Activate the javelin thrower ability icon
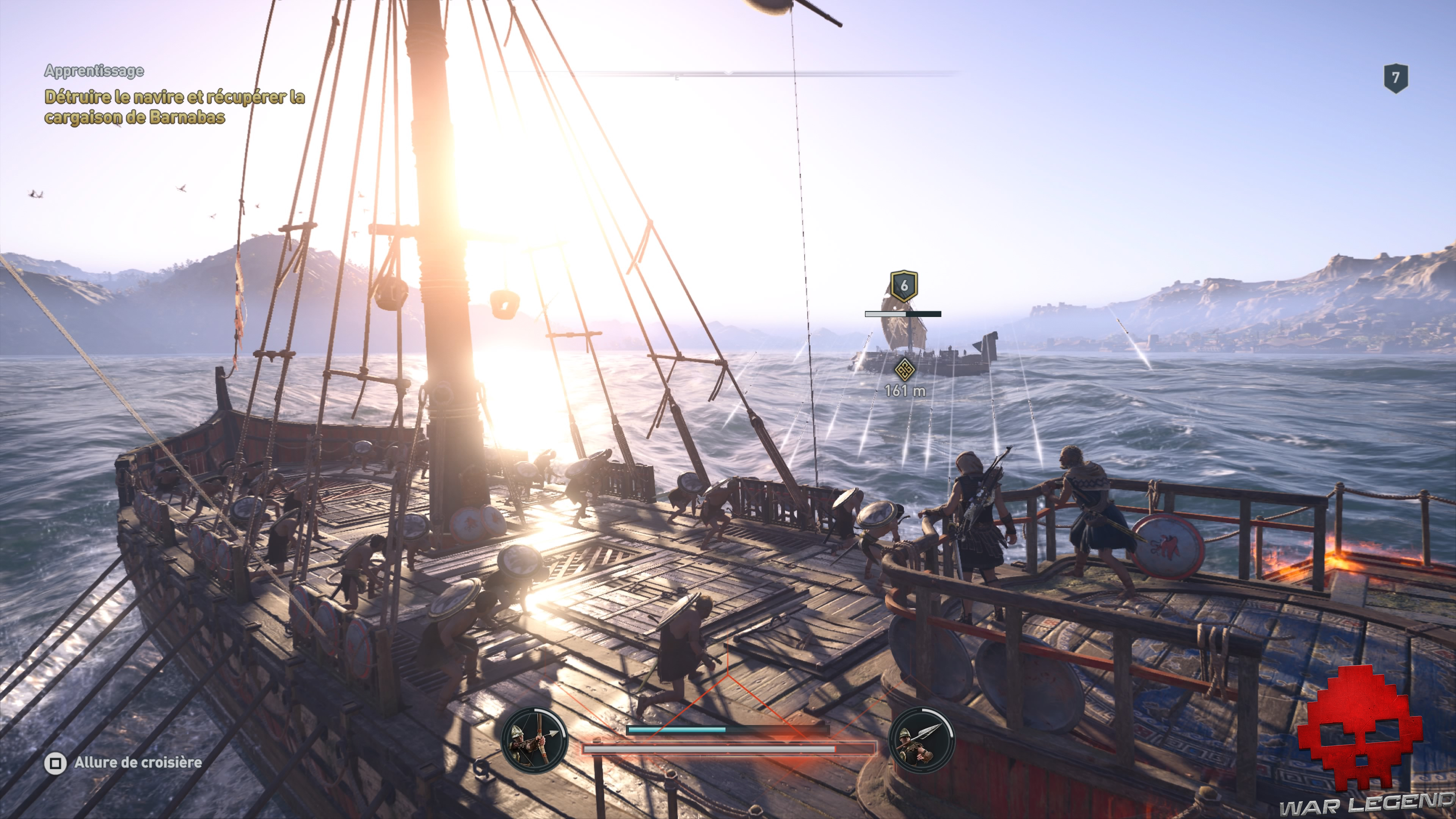 [x=921, y=740]
